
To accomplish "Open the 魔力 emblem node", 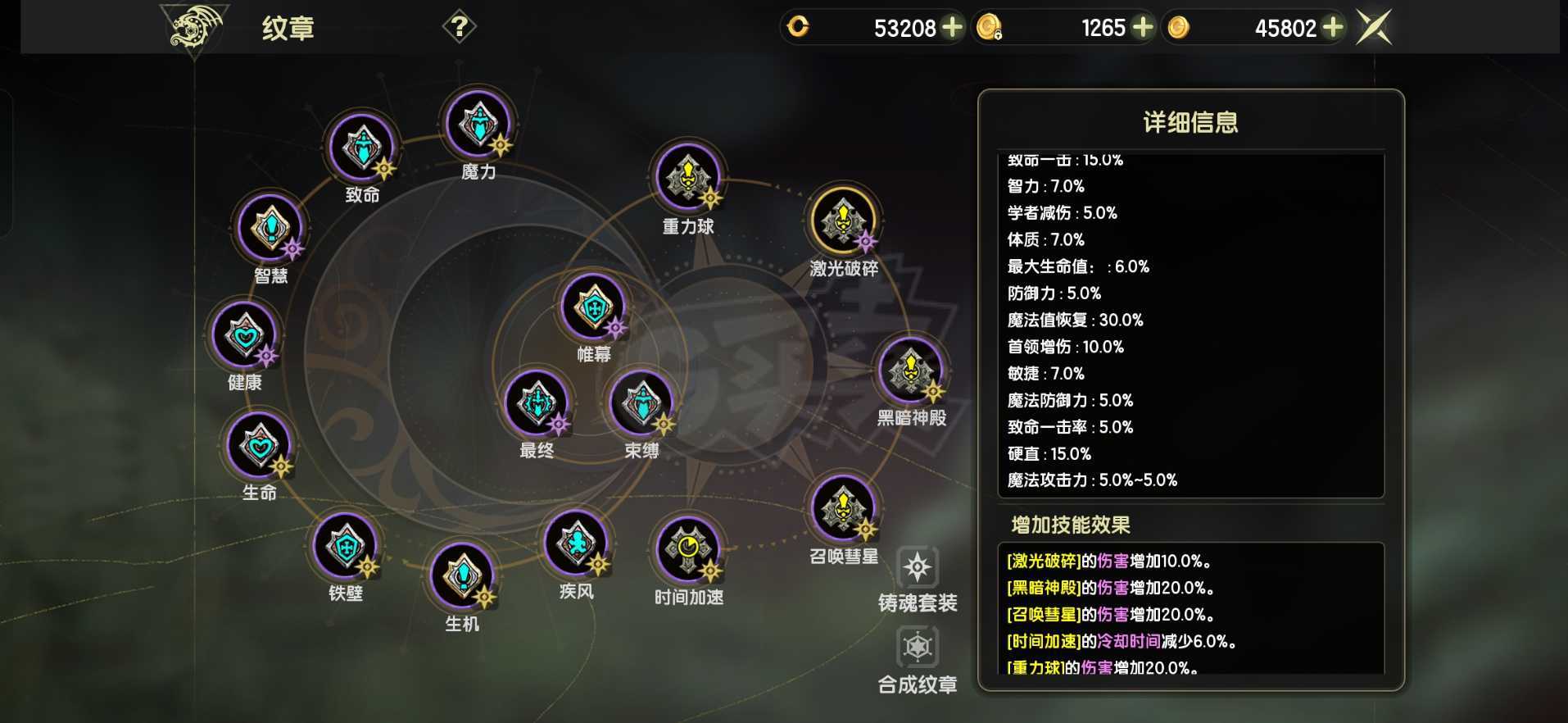I will coord(478,124).
